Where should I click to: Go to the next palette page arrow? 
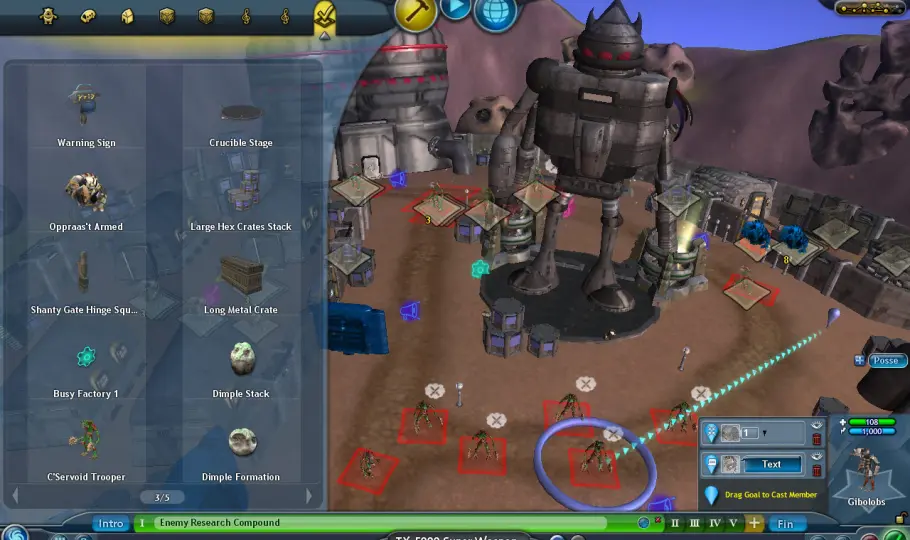309,496
